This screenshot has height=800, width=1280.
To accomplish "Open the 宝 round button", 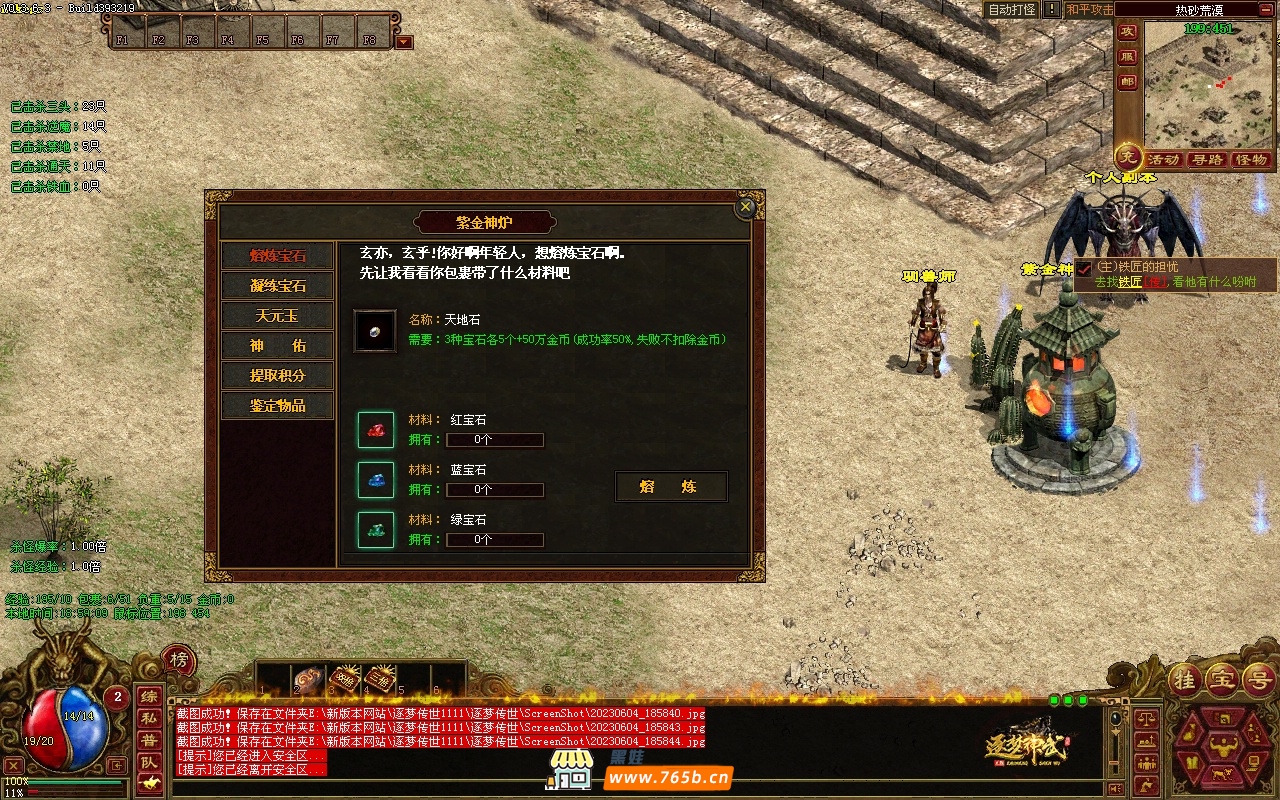I will (x=1222, y=679).
